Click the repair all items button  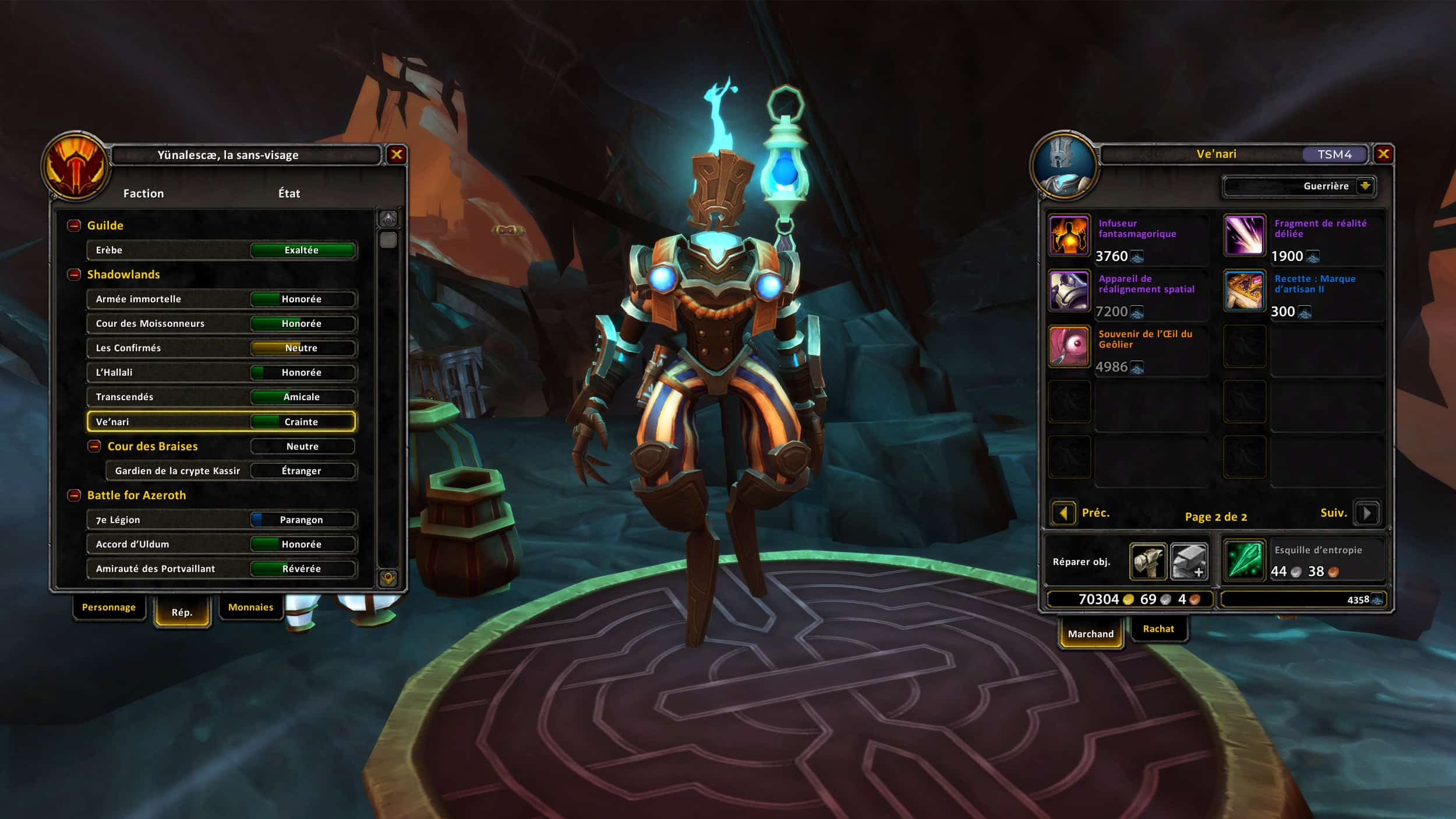click(x=1188, y=562)
